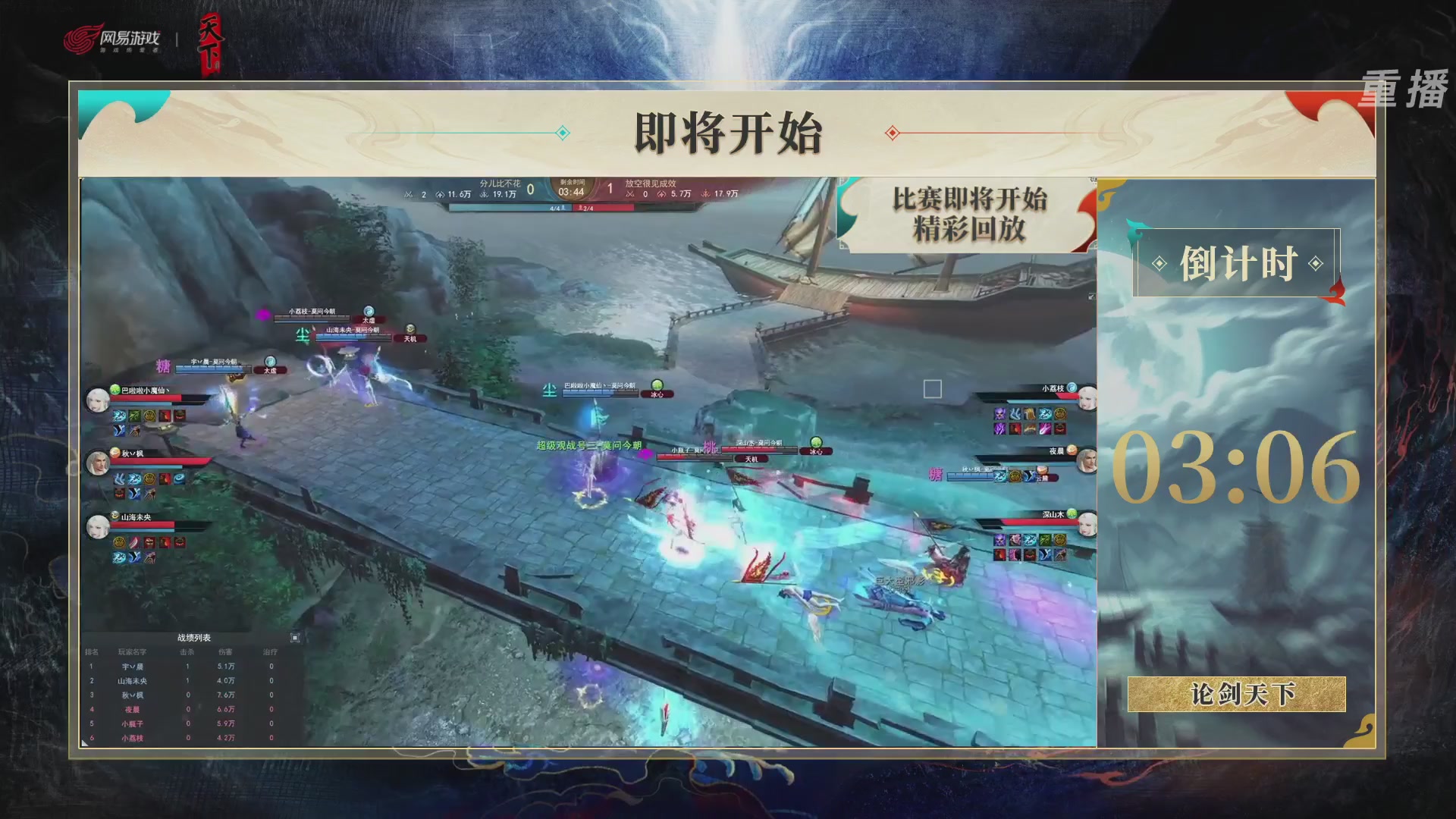Image resolution: width=1456 pixels, height=819 pixels.
Task: Click the 太虚 class badge beside 小荔枝's nameplate
Action: click(x=370, y=320)
